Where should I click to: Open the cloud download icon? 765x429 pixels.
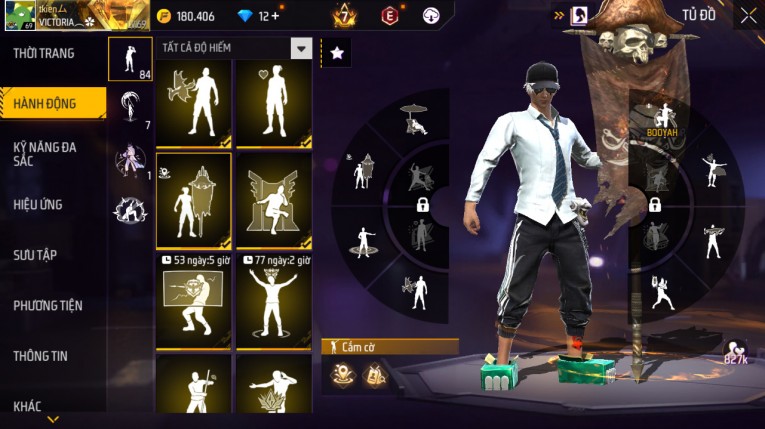(431, 16)
